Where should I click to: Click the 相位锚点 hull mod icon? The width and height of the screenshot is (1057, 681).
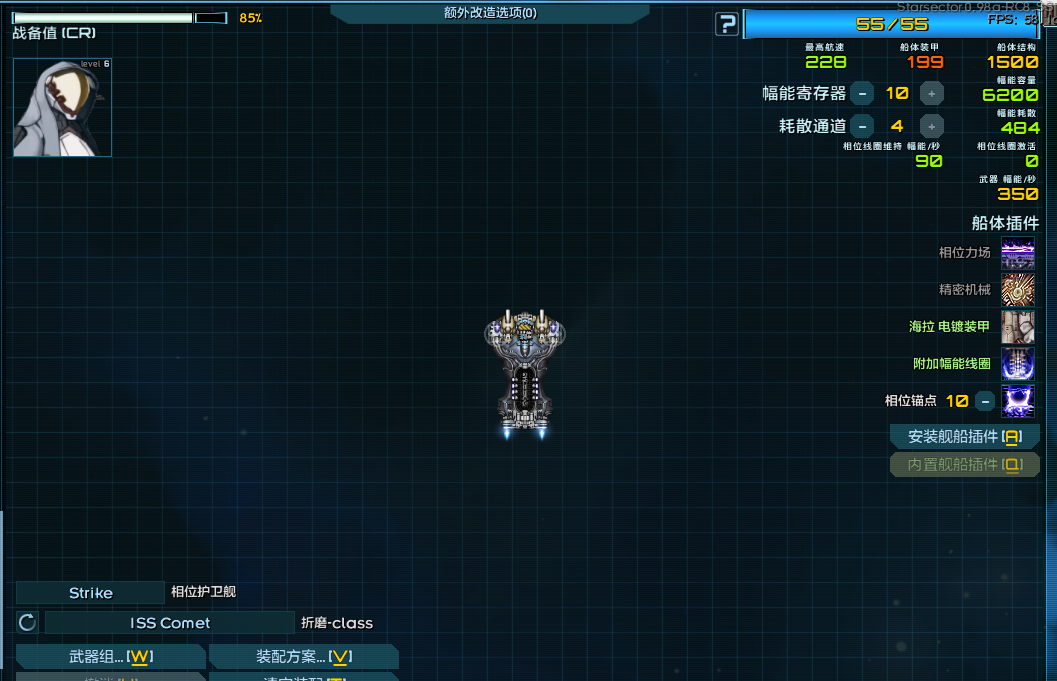click(1018, 401)
